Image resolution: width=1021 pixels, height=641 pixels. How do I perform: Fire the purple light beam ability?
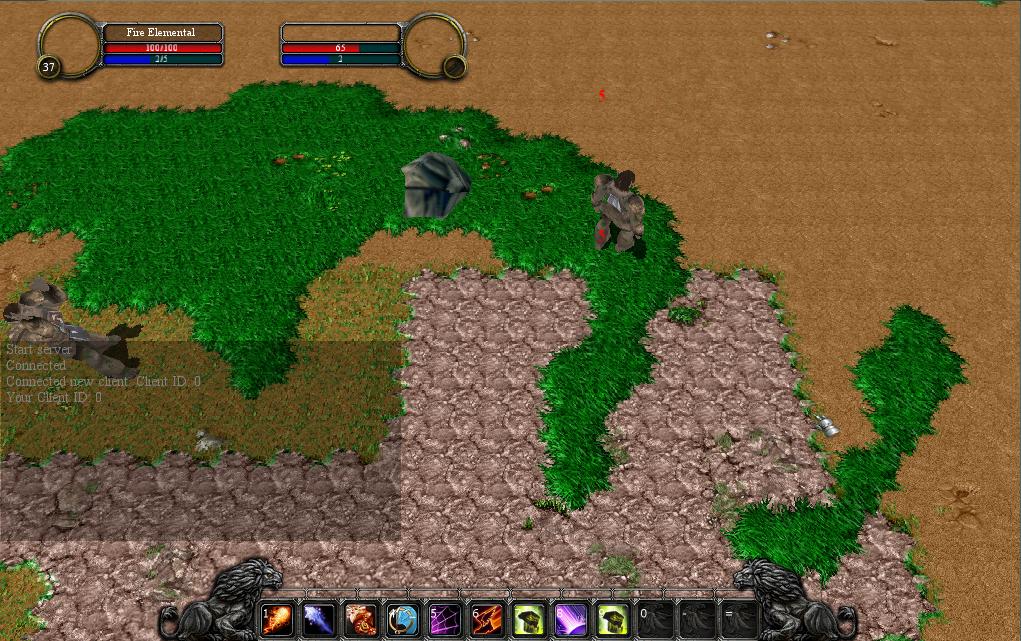tap(571, 619)
